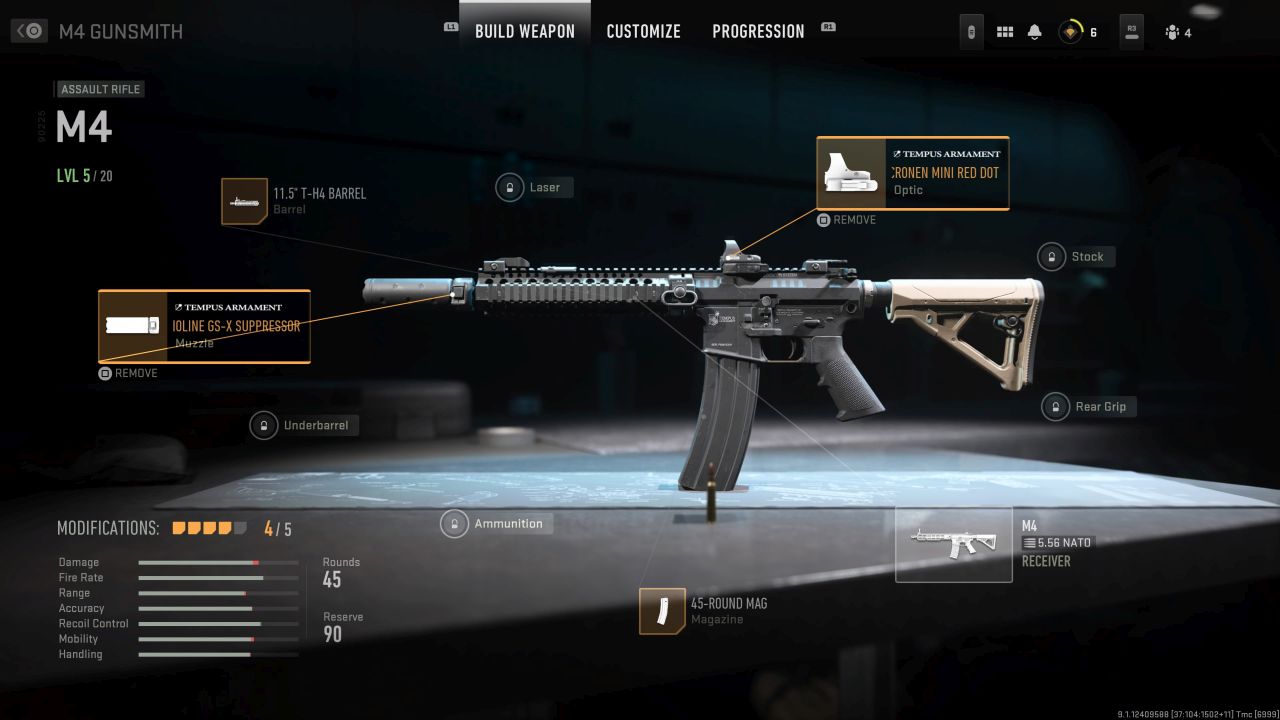Select the Cronen Mini Red Dot optic
The width and height of the screenshot is (1280, 720).
(x=912, y=174)
